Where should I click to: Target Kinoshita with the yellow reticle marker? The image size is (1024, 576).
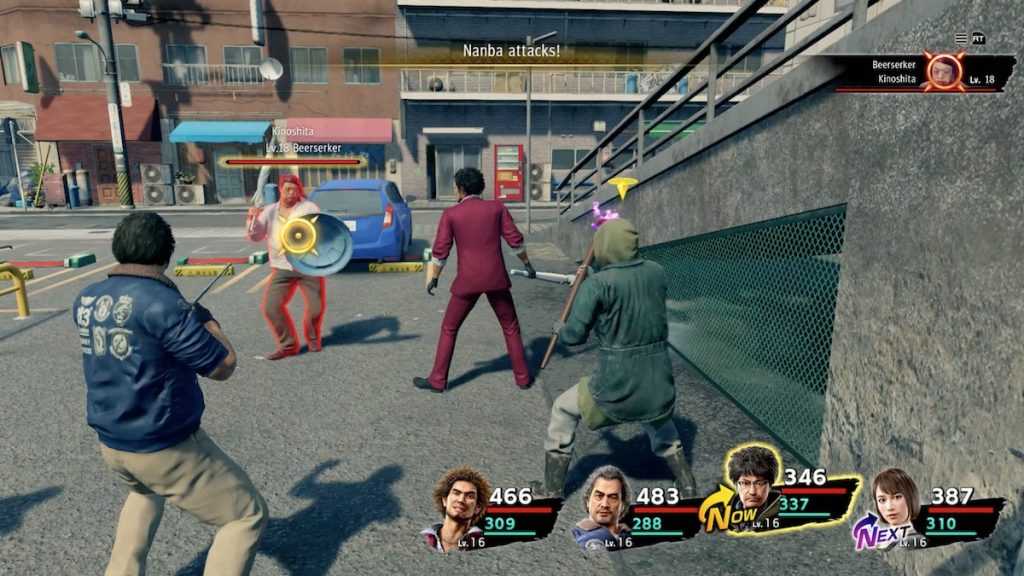click(x=298, y=235)
